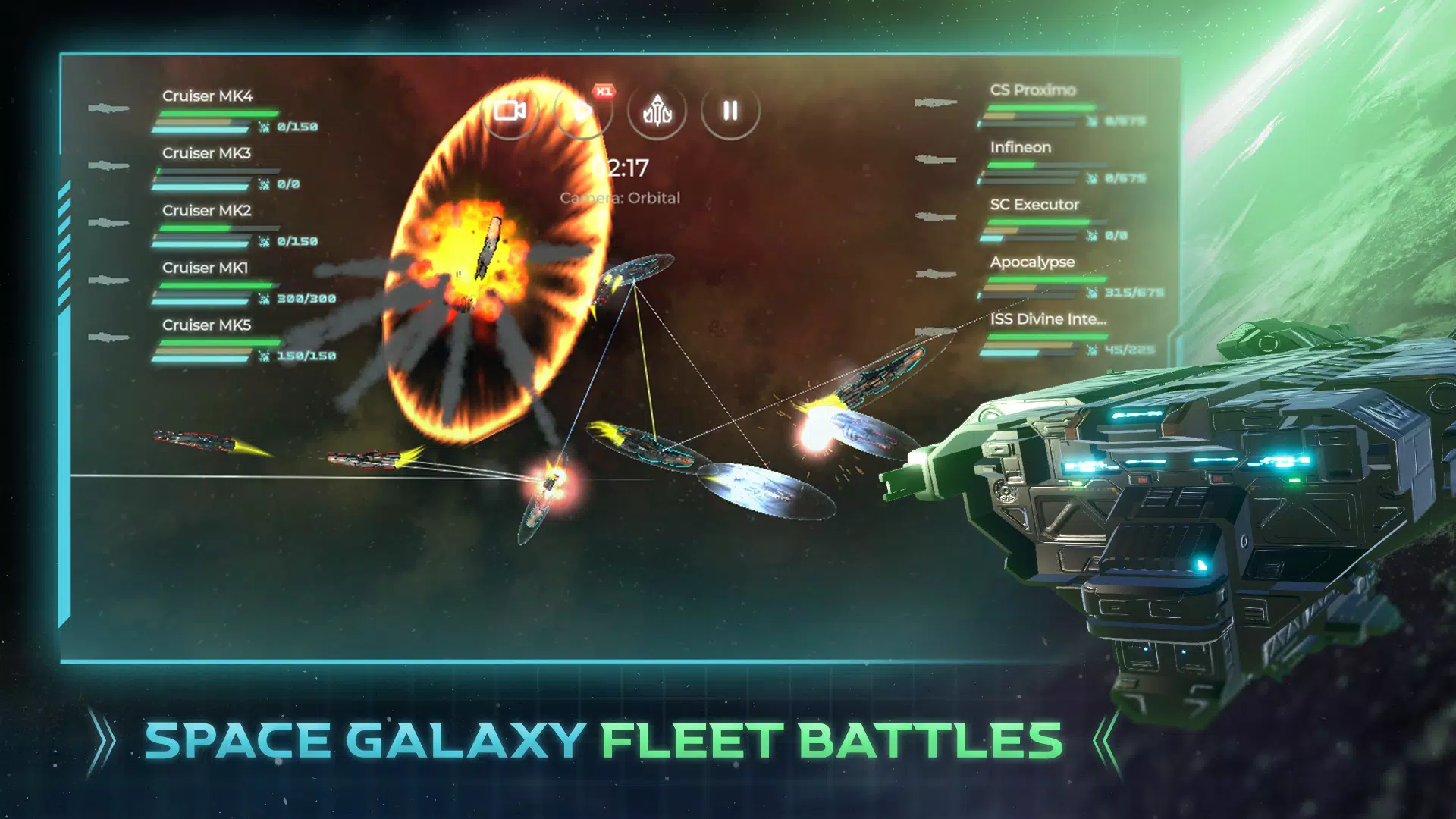Click the Camera: Orbital label

(x=620, y=198)
